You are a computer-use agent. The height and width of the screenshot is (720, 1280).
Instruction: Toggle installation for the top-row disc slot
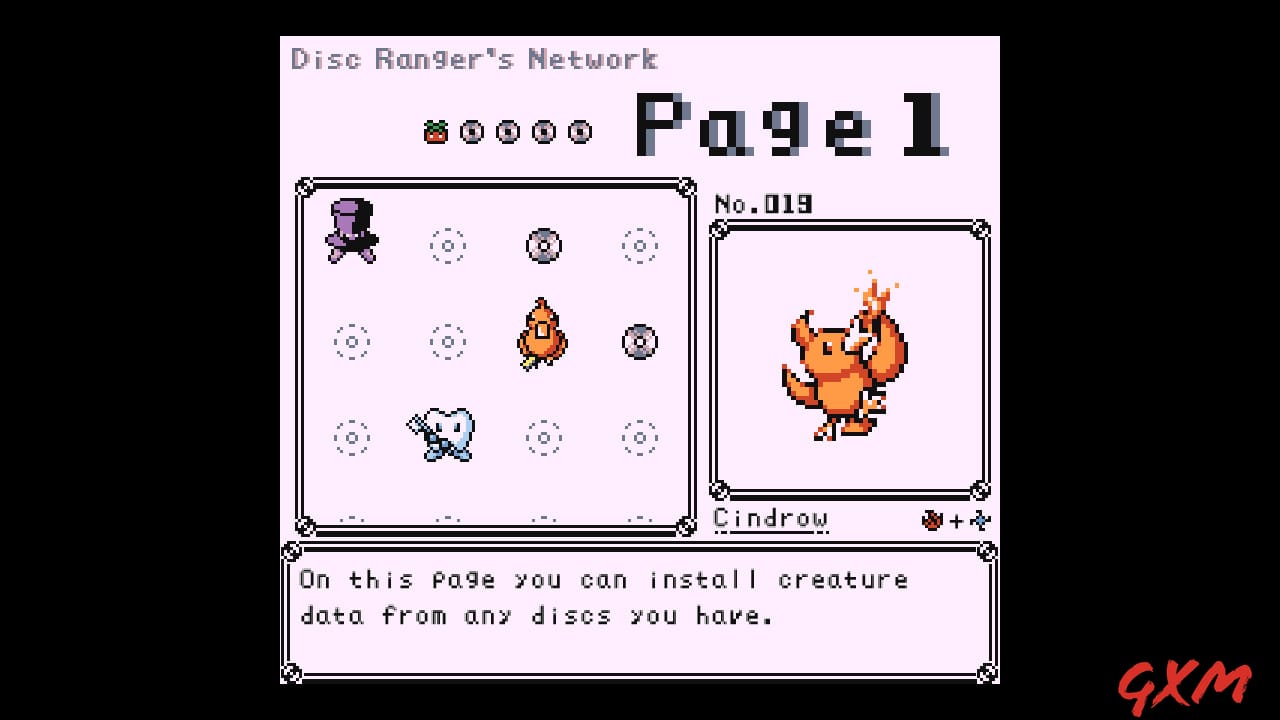pos(543,244)
